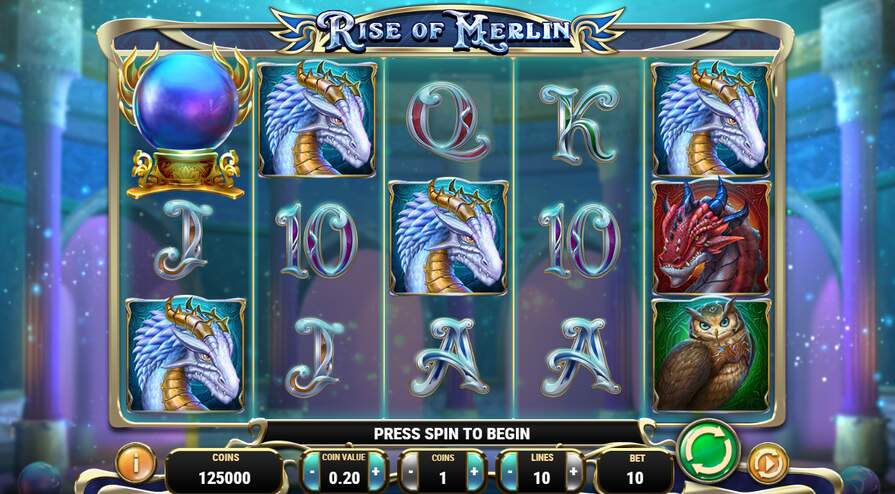The height and width of the screenshot is (494, 895).
Task: Start auto play with the orange arrow button
Action: 768,463
